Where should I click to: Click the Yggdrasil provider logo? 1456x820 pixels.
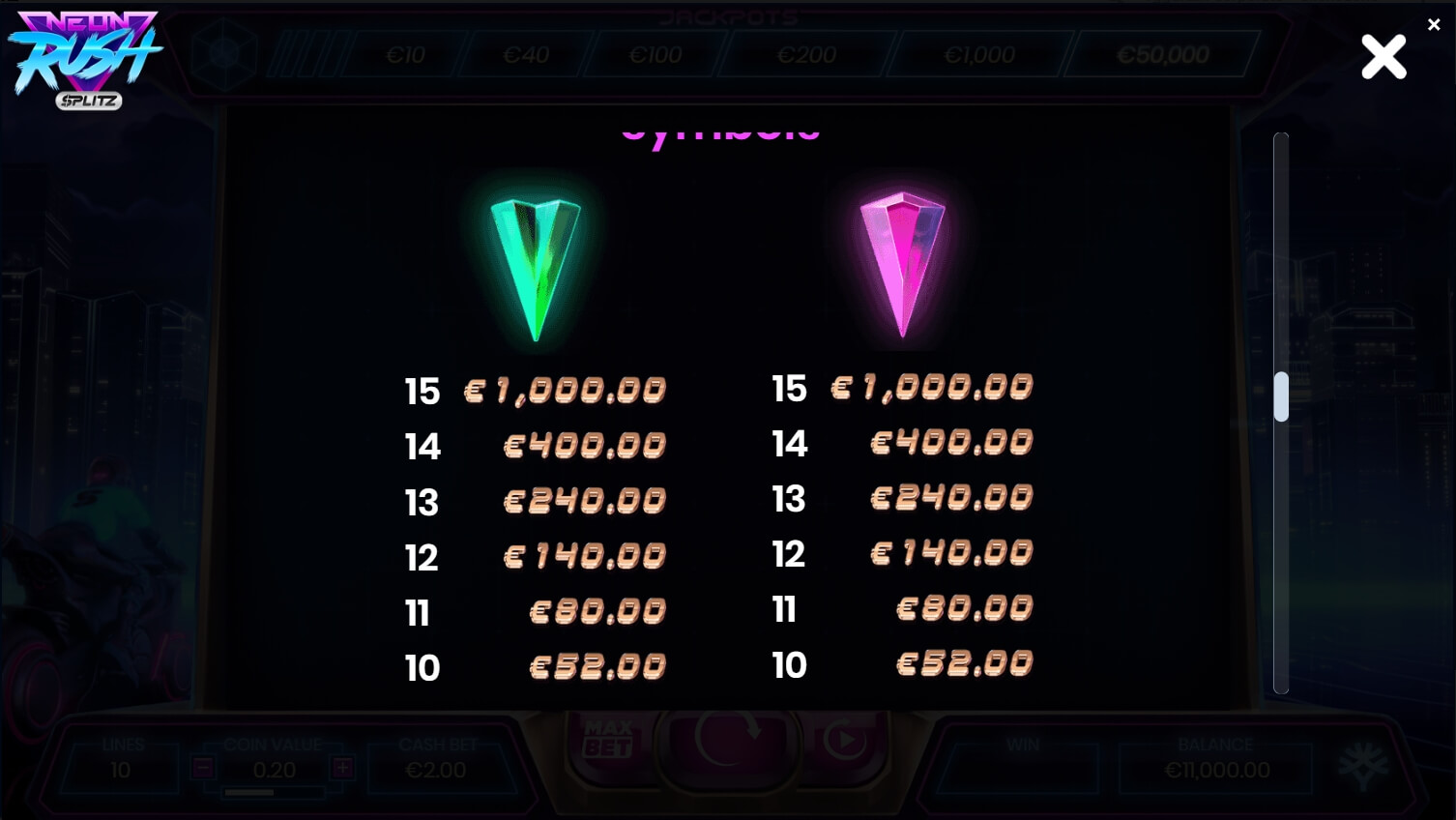click(x=1363, y=764)
